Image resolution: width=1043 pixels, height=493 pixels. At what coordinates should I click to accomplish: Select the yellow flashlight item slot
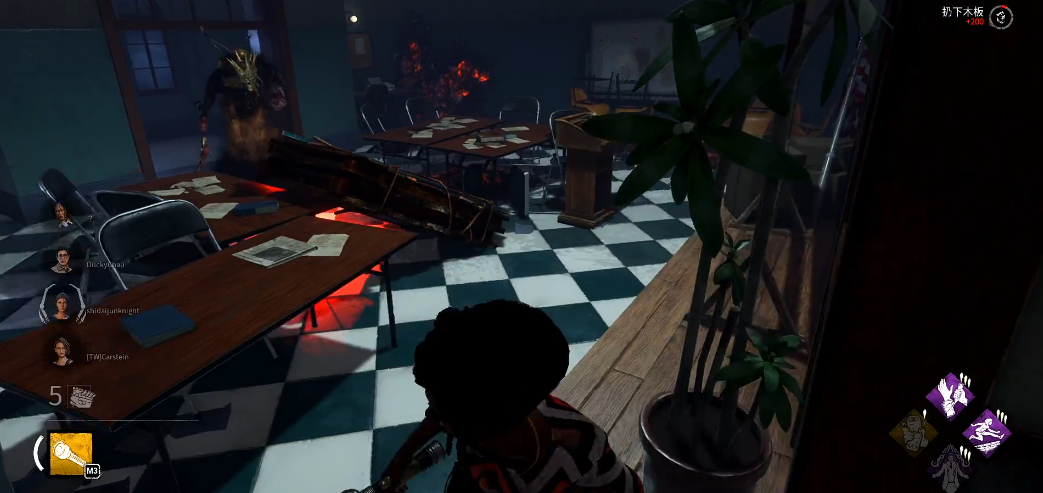(71, 453)
